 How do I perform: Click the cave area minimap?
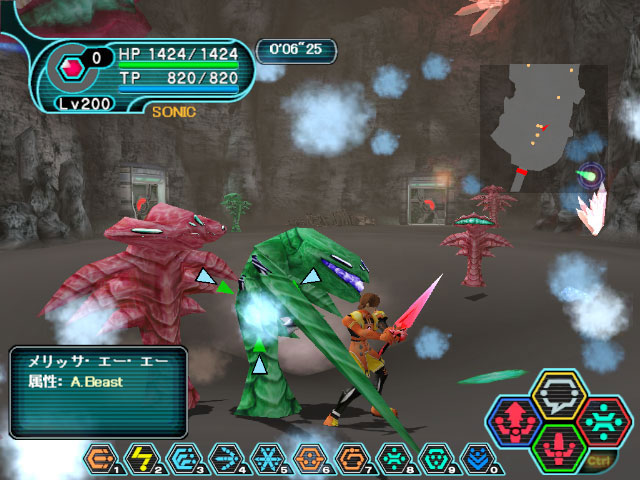coord(543,128)
